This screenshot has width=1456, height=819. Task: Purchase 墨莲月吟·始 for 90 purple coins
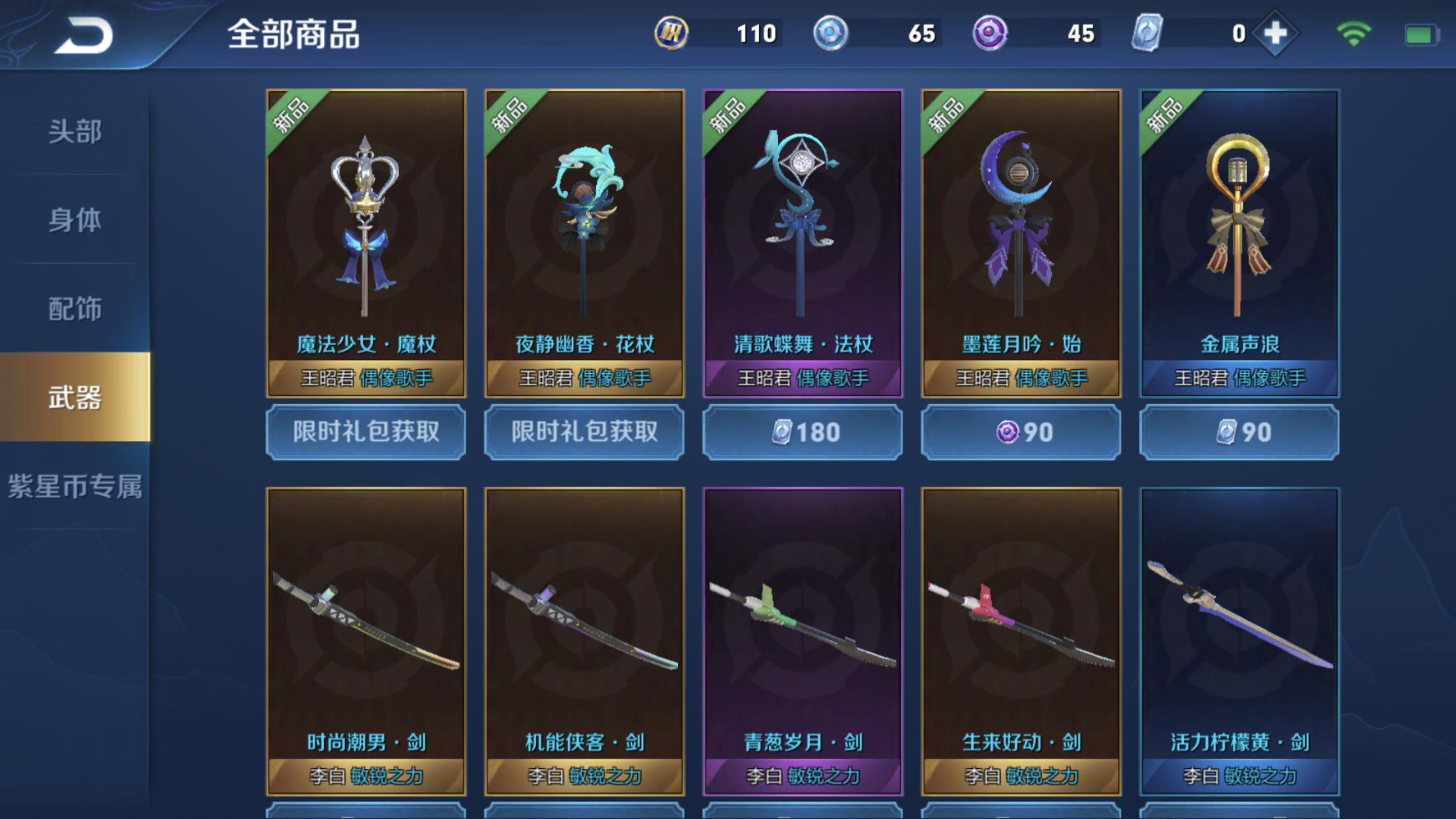(1021, 432)
